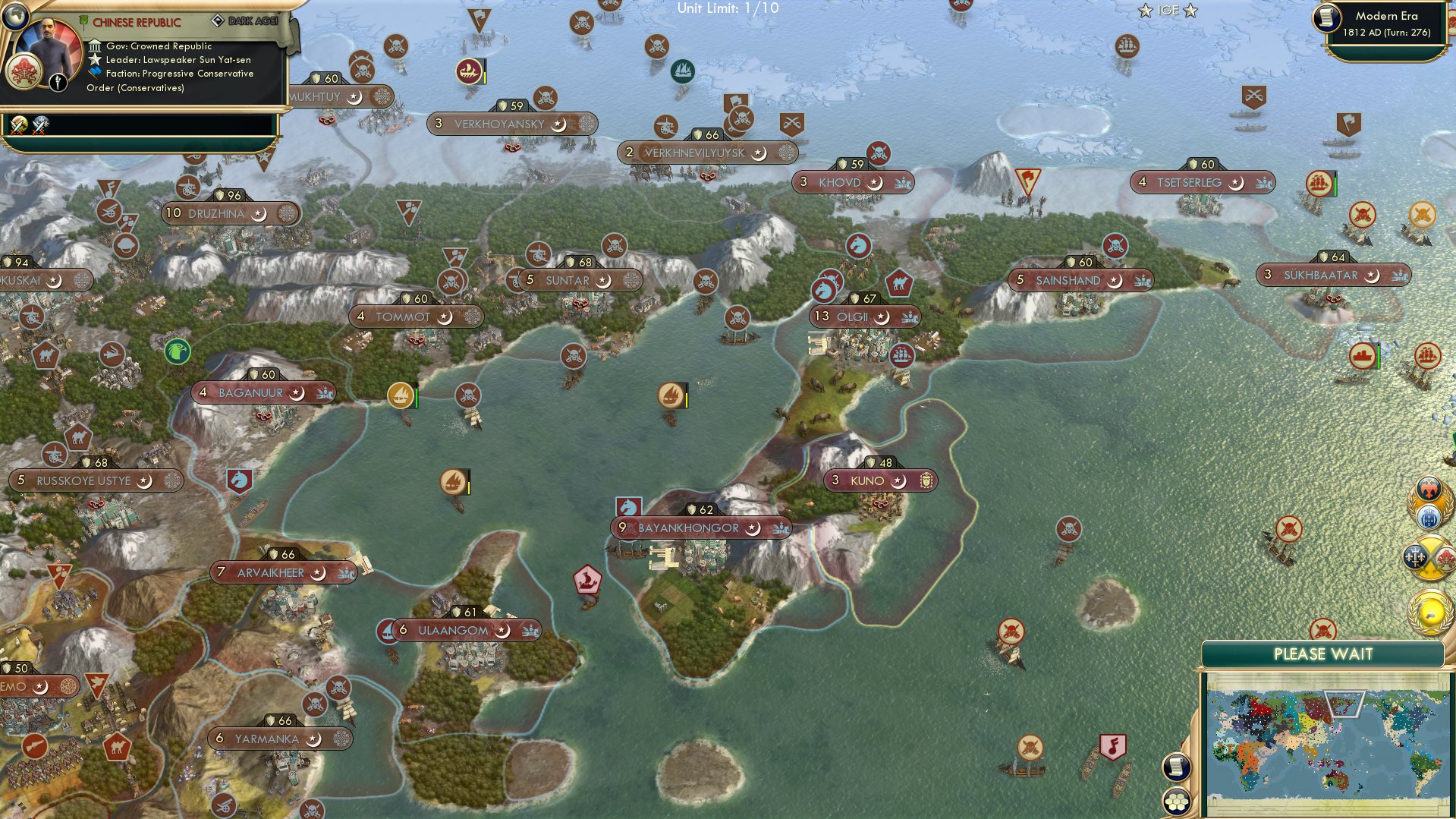The height and width of the screenshot is (819, 1456).
Task: Open the notifications scroll icon
Action: 1177,767
